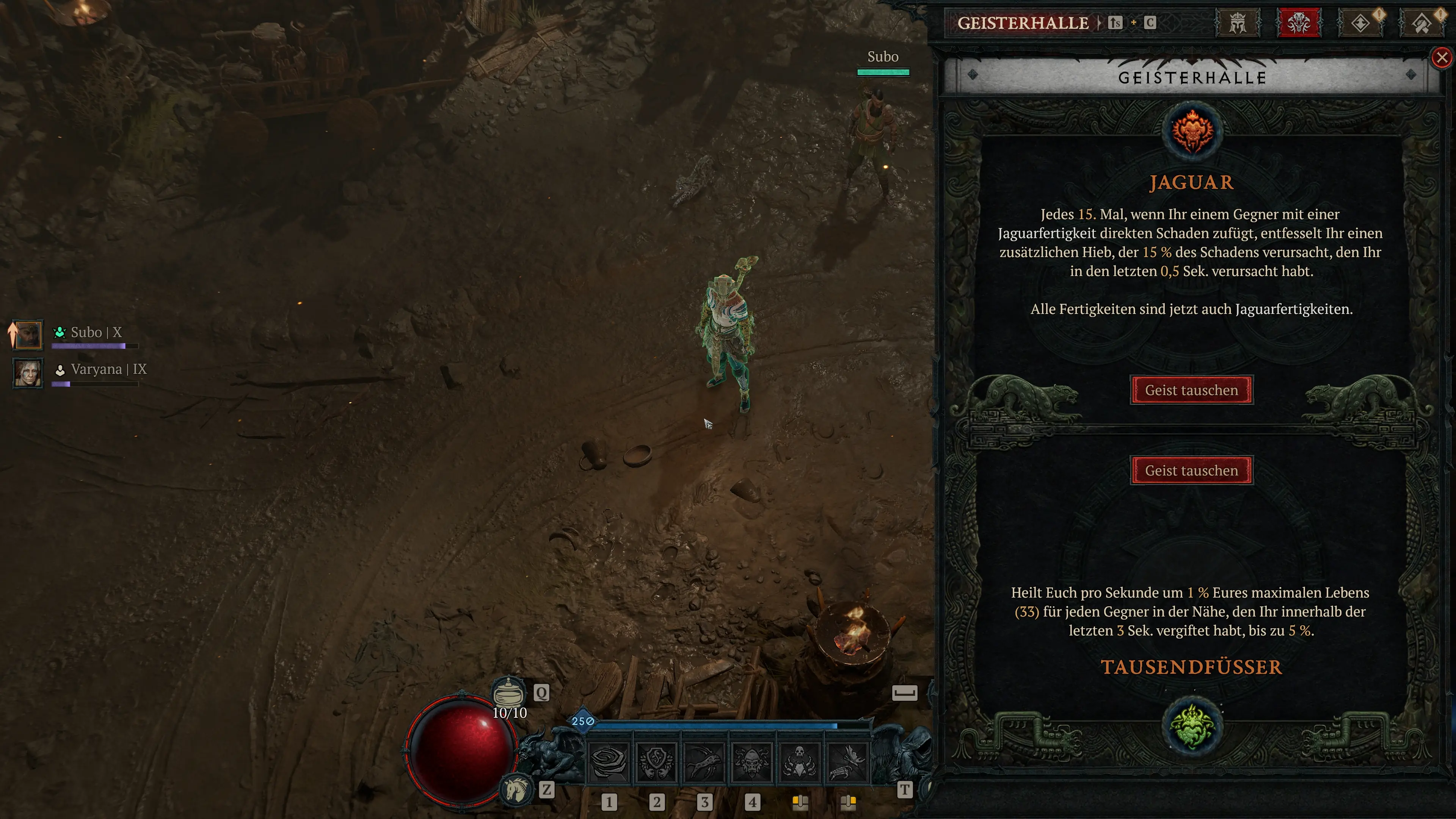Open the clasped hands tab
Screen dimensions: 1456x819
coord(1421,23)
